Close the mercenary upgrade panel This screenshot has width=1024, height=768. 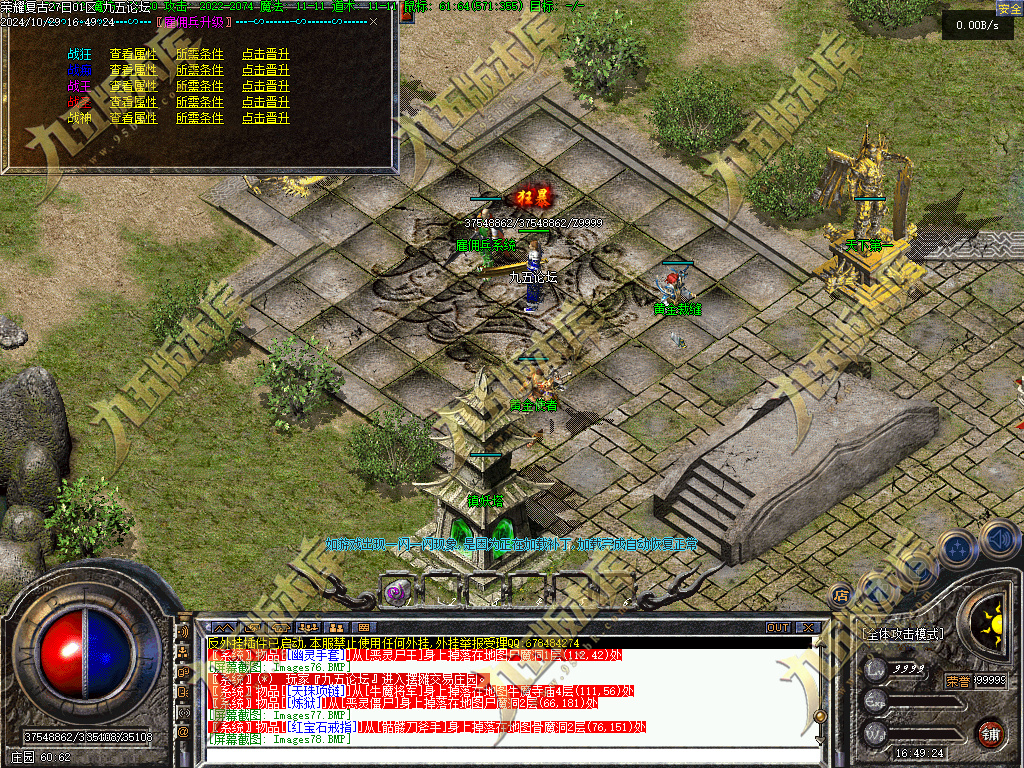pyautogui.click(x=373, y=21)
